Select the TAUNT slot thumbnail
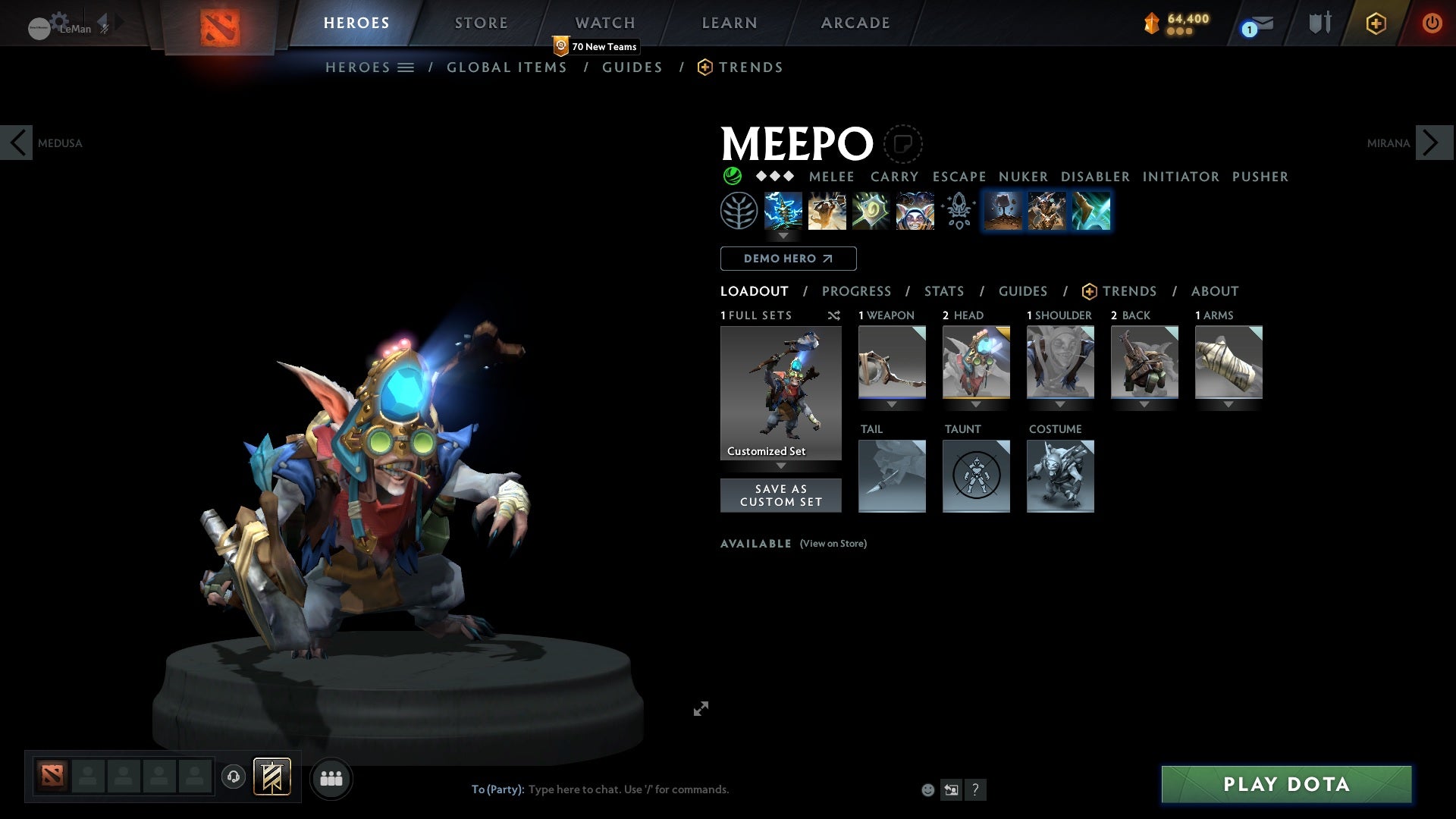Image resolution: width=1456 pixels, height=819 pixels. click(976, 476)
